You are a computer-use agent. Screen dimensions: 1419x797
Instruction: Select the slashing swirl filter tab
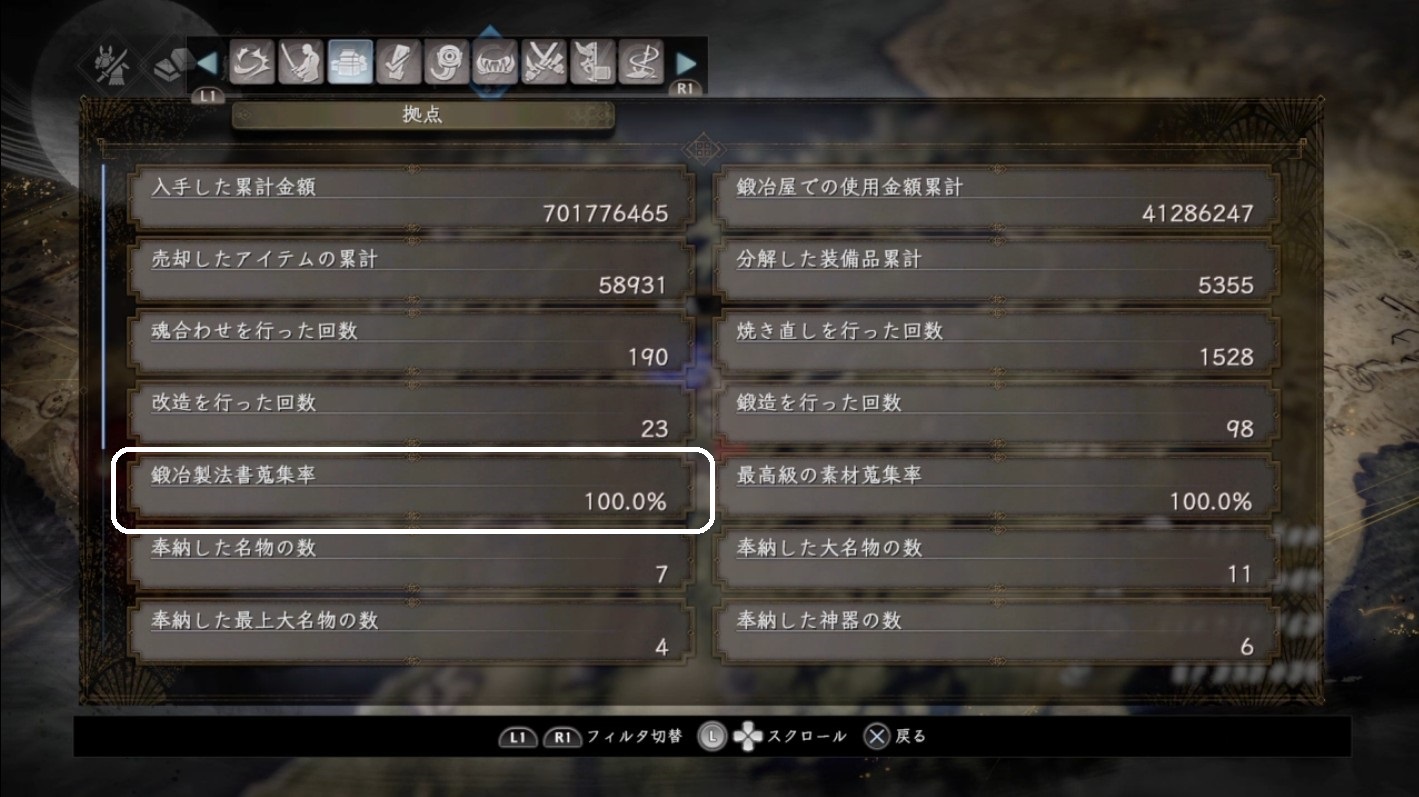(252, 63)
